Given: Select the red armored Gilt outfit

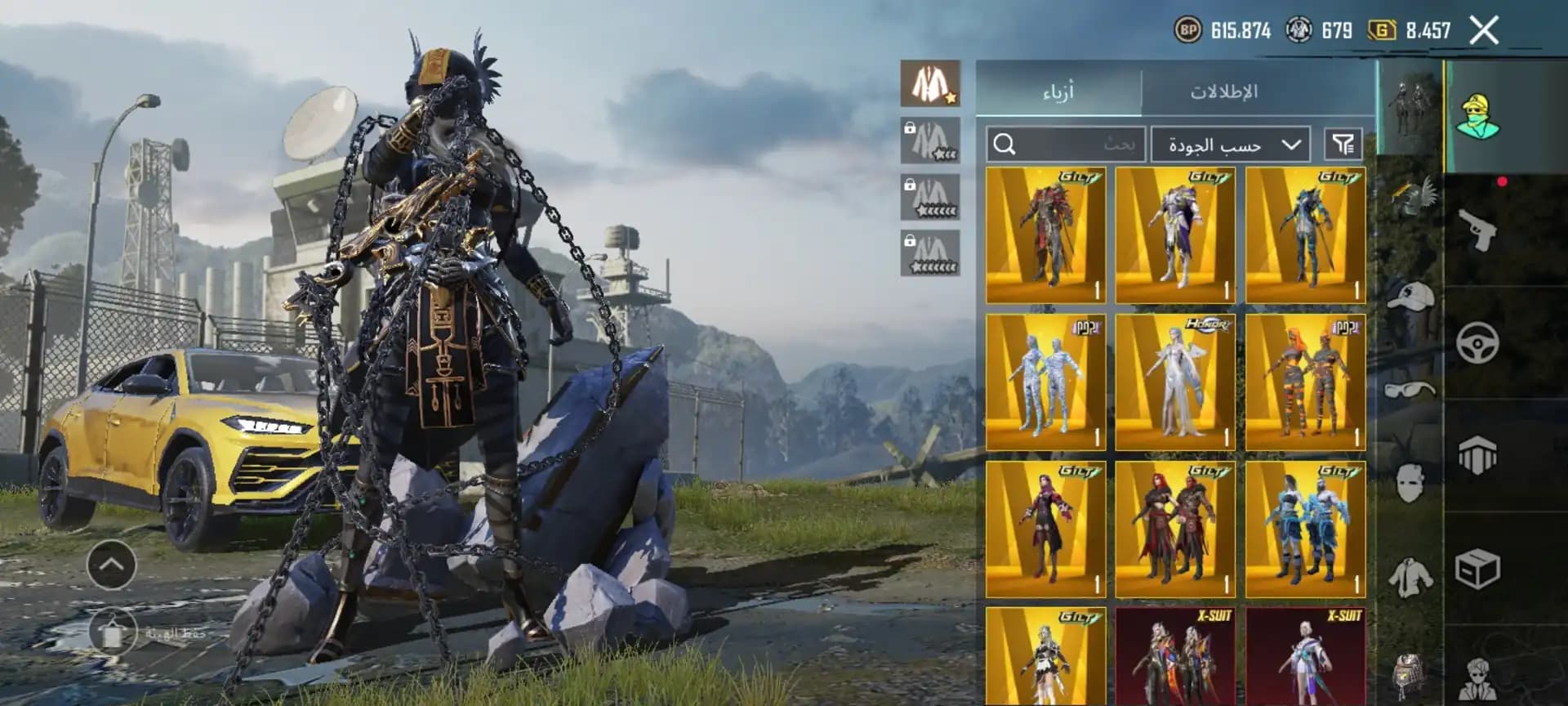Looking at the screenshot, I should click(1045, 235).
